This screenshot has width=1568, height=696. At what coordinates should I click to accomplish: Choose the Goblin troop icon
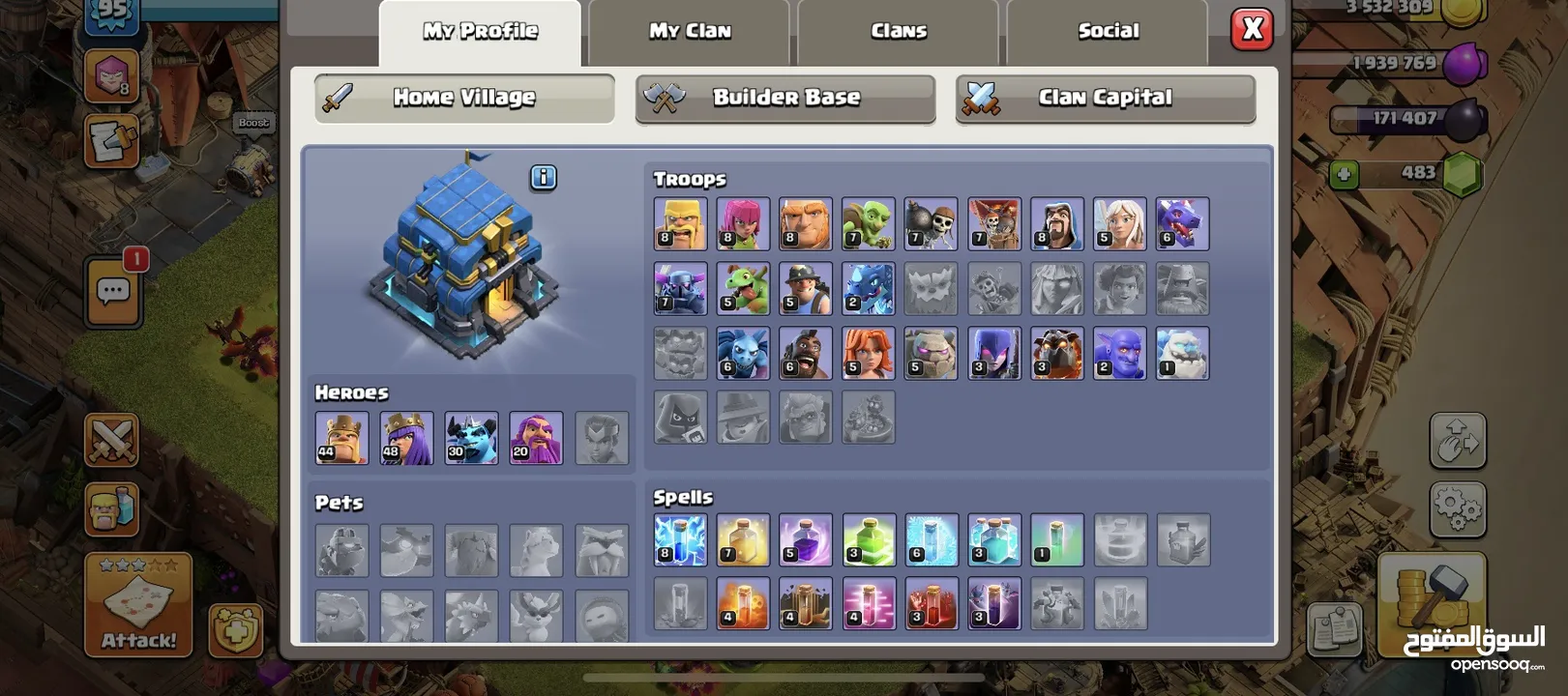click(x=869, y=223)
